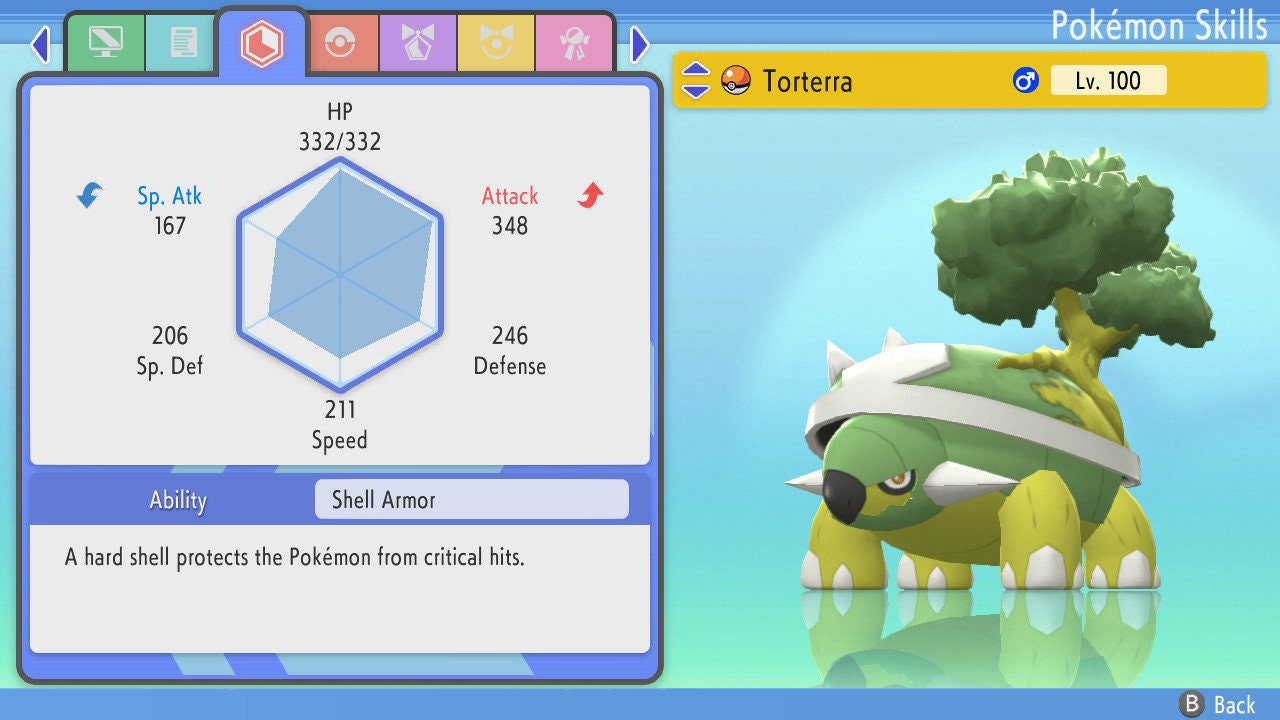Click the left arrow beside the tabs
Screen dimensions: 1280x720
click(40, 44)
